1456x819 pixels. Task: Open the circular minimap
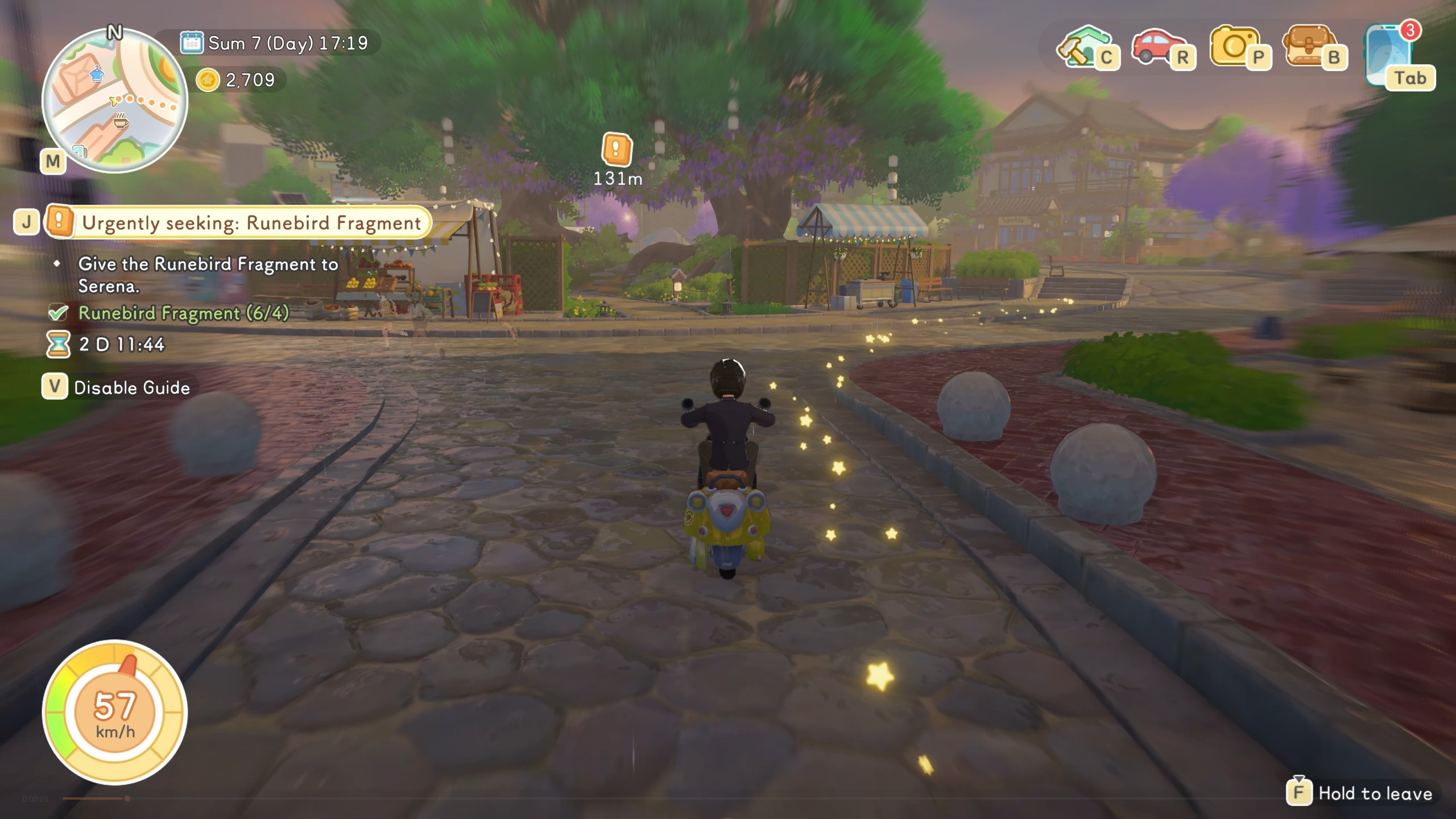coord(114,101)
